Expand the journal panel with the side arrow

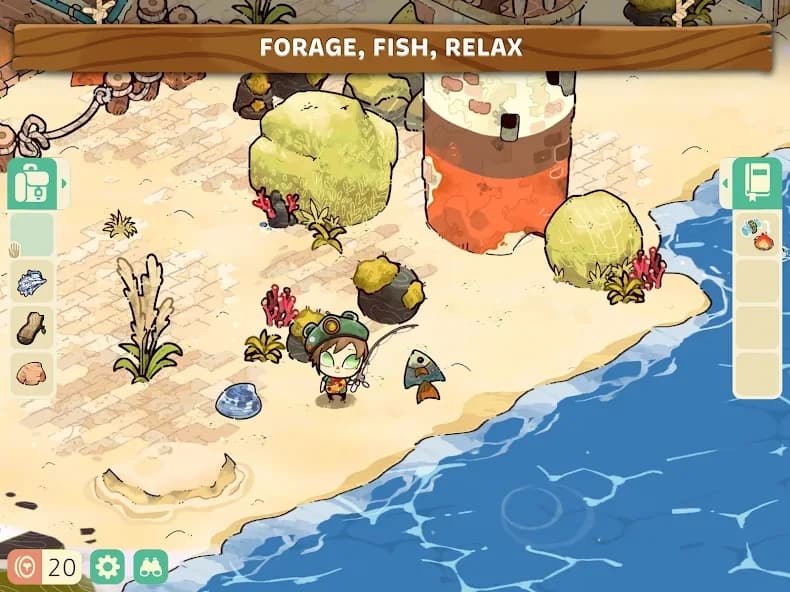tap(725, 184)
